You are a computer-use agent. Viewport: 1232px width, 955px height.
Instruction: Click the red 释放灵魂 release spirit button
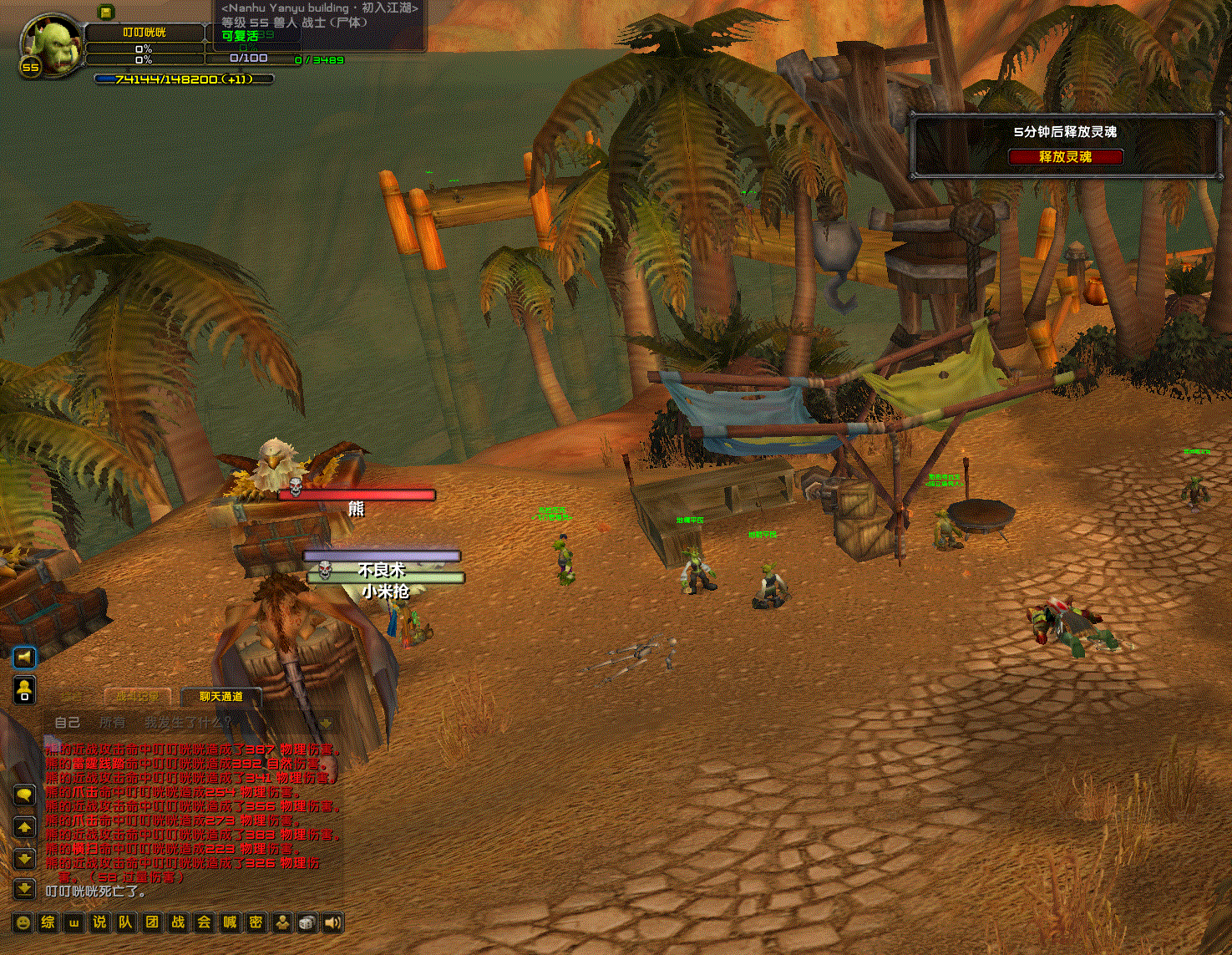1065,157
